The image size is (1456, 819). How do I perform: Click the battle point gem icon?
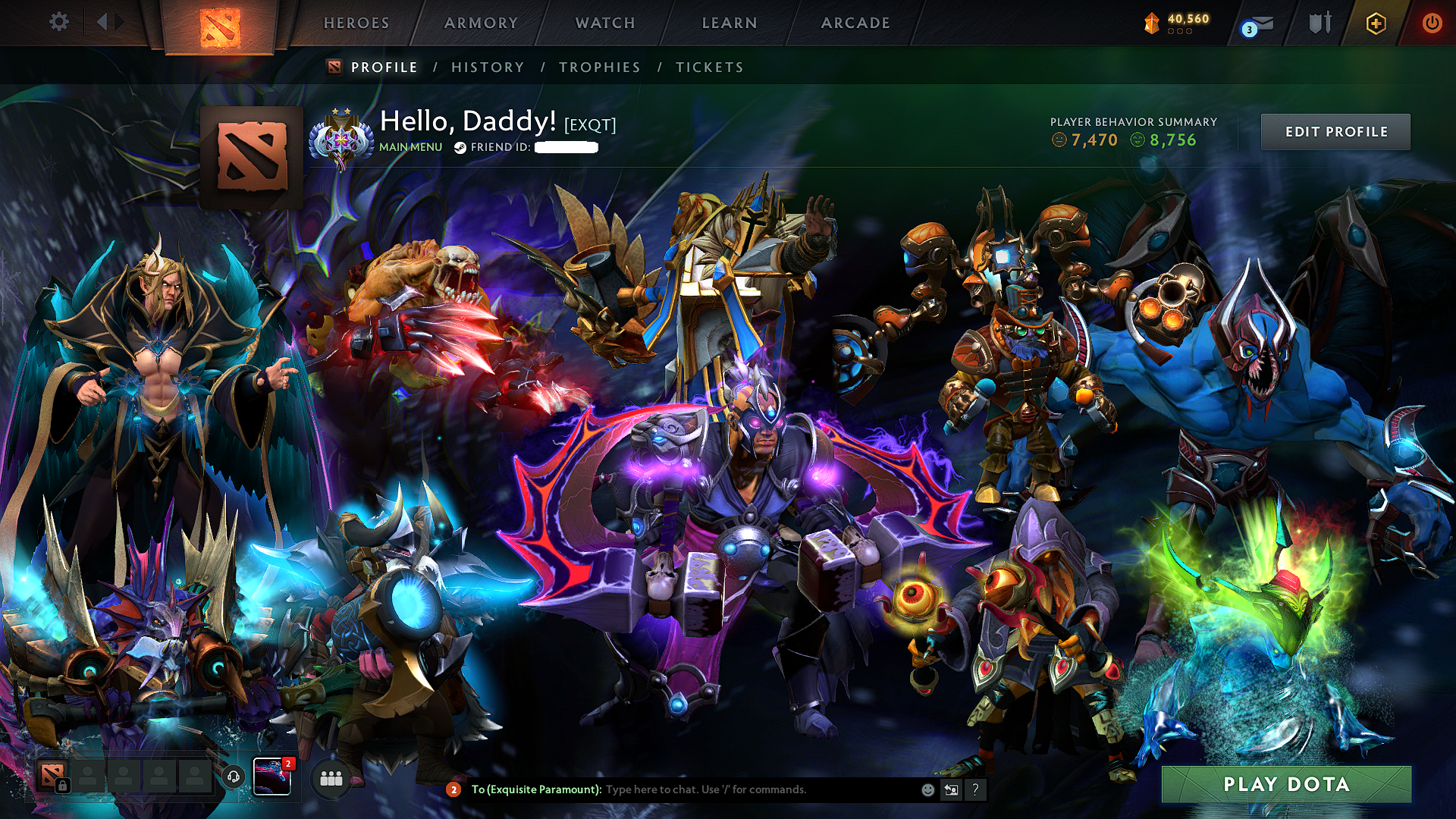tap(1152, 23)
